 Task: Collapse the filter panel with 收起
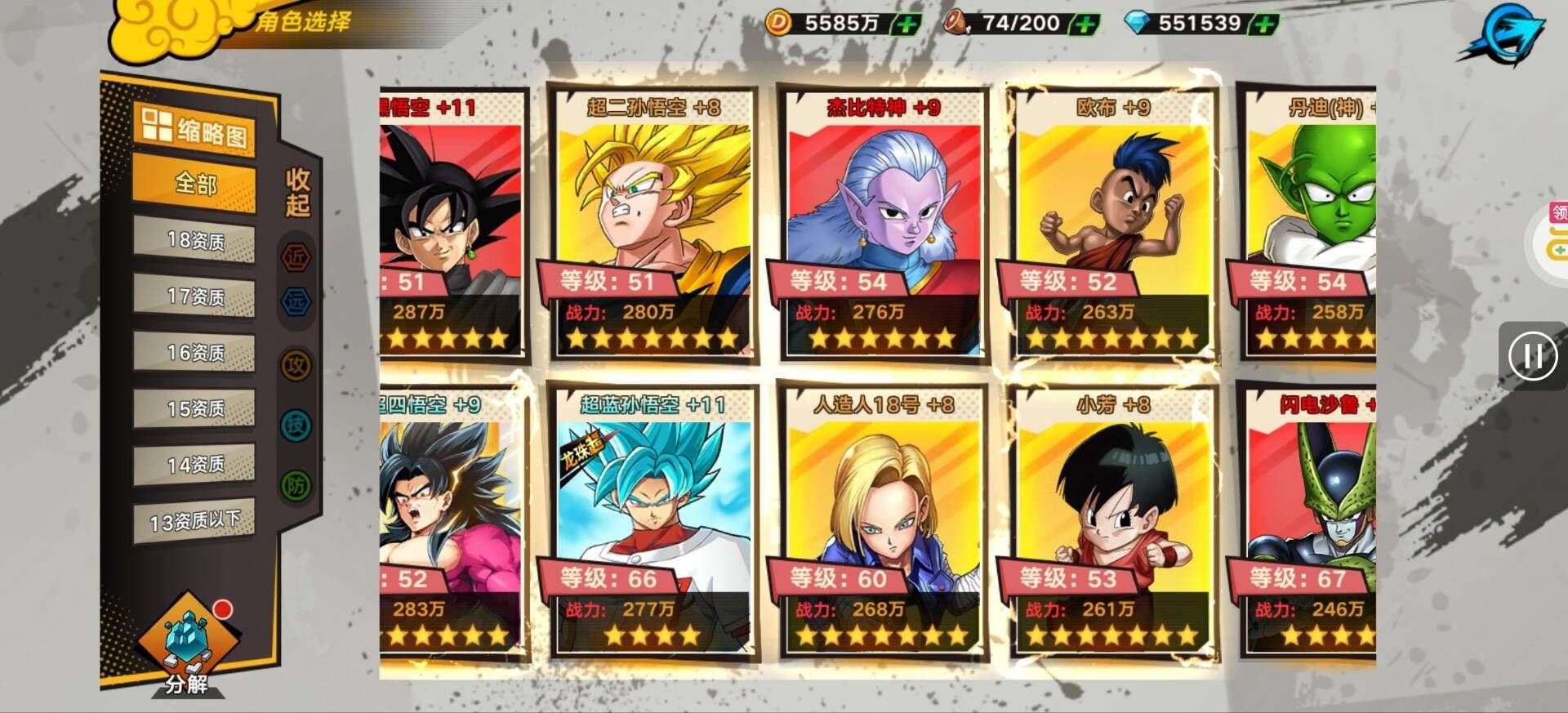[297, 193]
